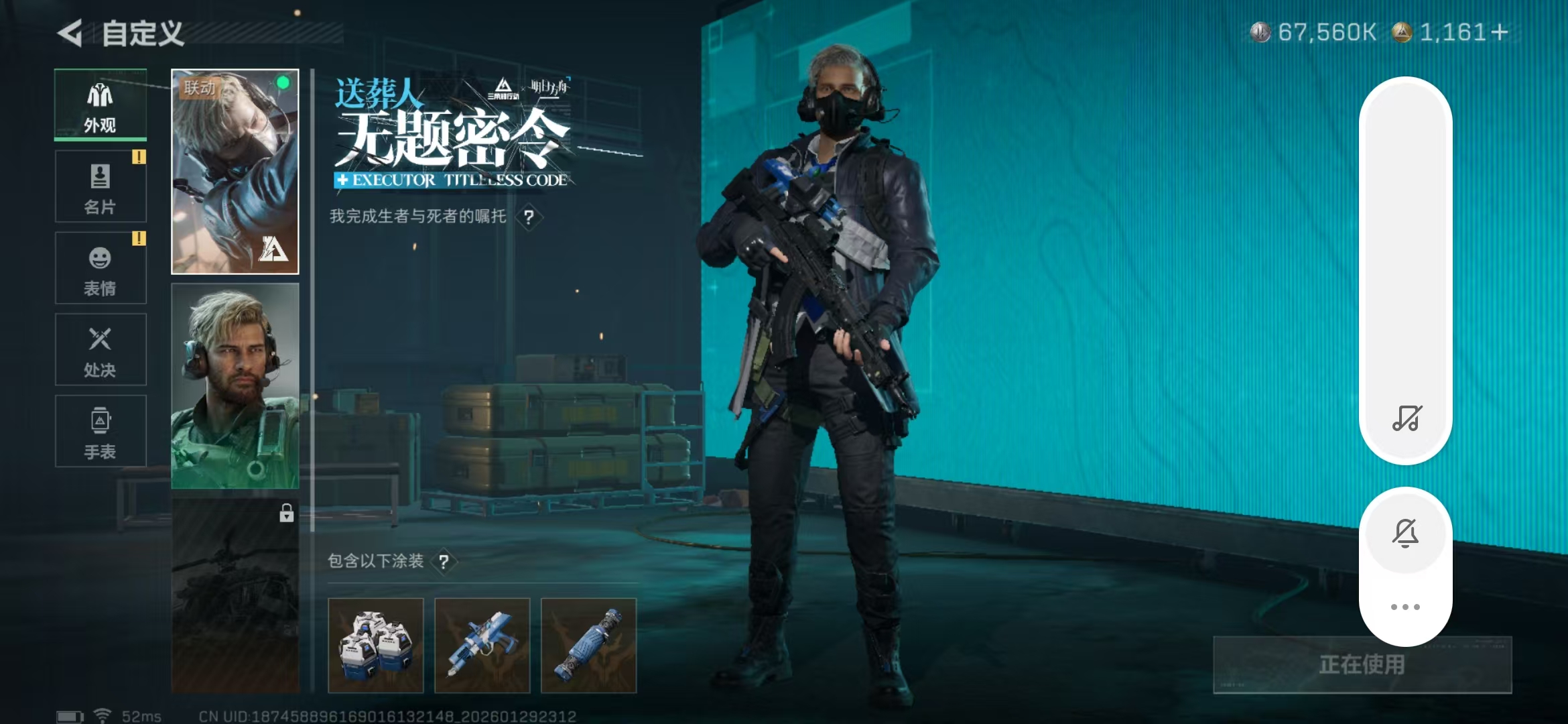The image size is (1568, 724).
Task: Open the 表情 emote customization icon
Action: click(x=100, y=267)
